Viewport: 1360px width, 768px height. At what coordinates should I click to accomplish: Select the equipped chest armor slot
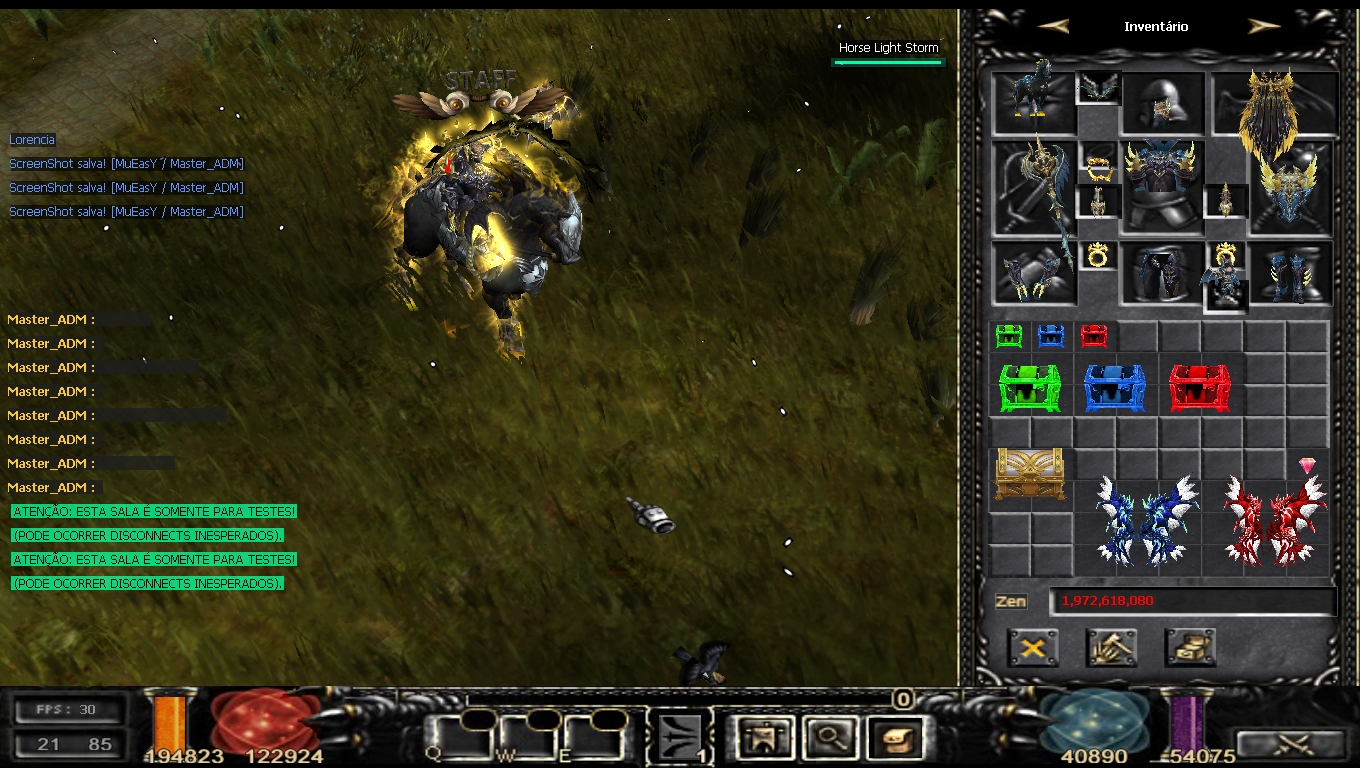(x=1162, y=187)
